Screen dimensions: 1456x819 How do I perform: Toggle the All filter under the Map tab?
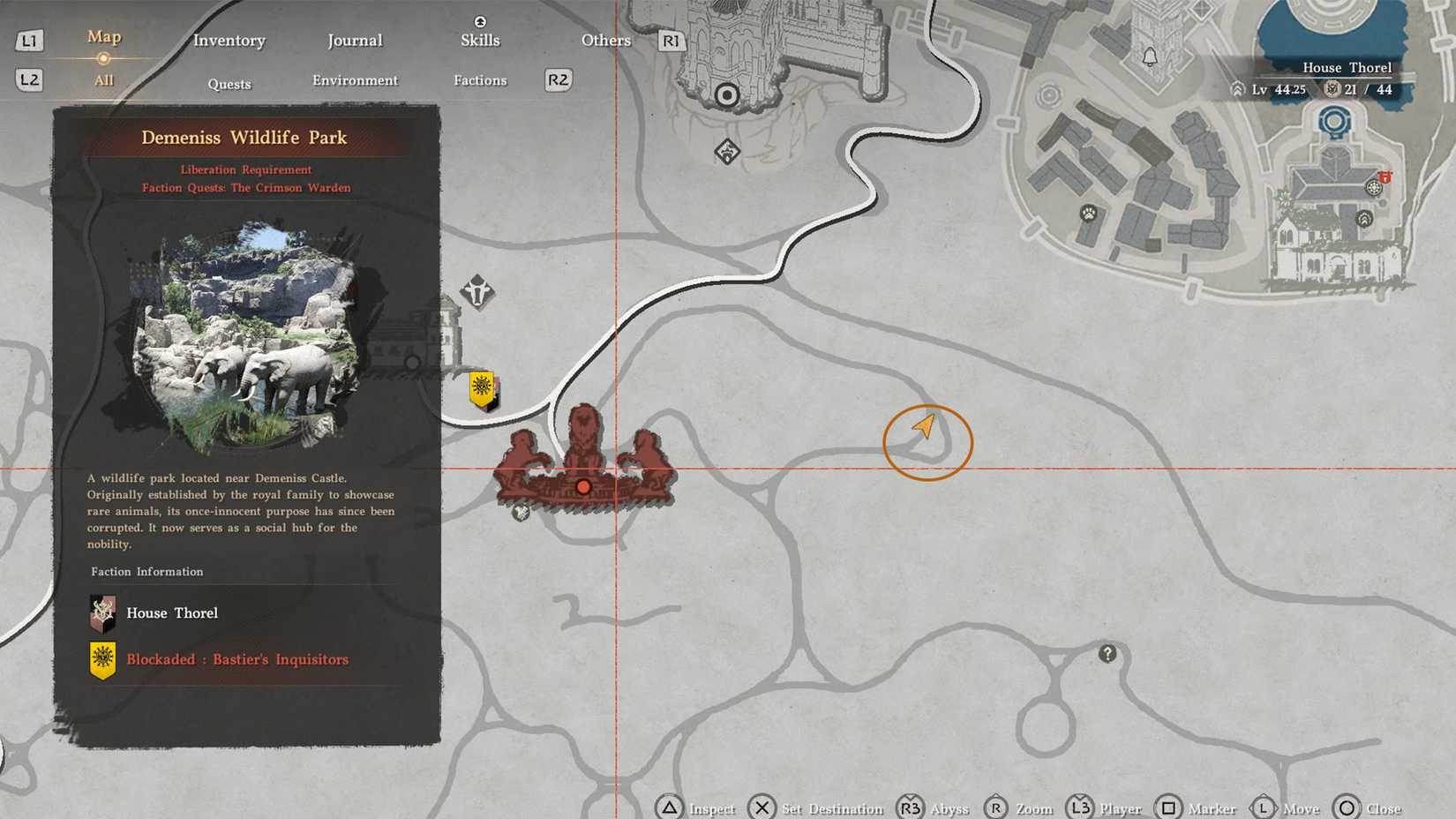click(x=103, y=79)
